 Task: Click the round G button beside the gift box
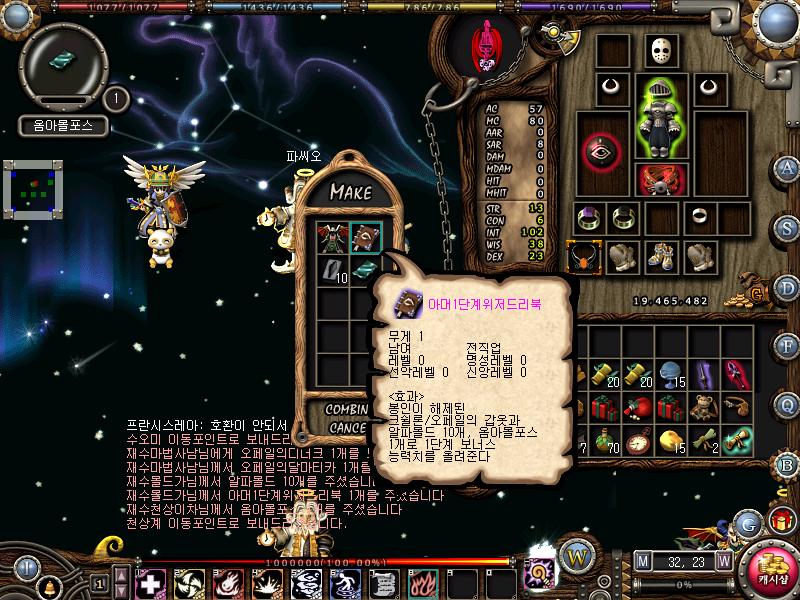point(745,524)
